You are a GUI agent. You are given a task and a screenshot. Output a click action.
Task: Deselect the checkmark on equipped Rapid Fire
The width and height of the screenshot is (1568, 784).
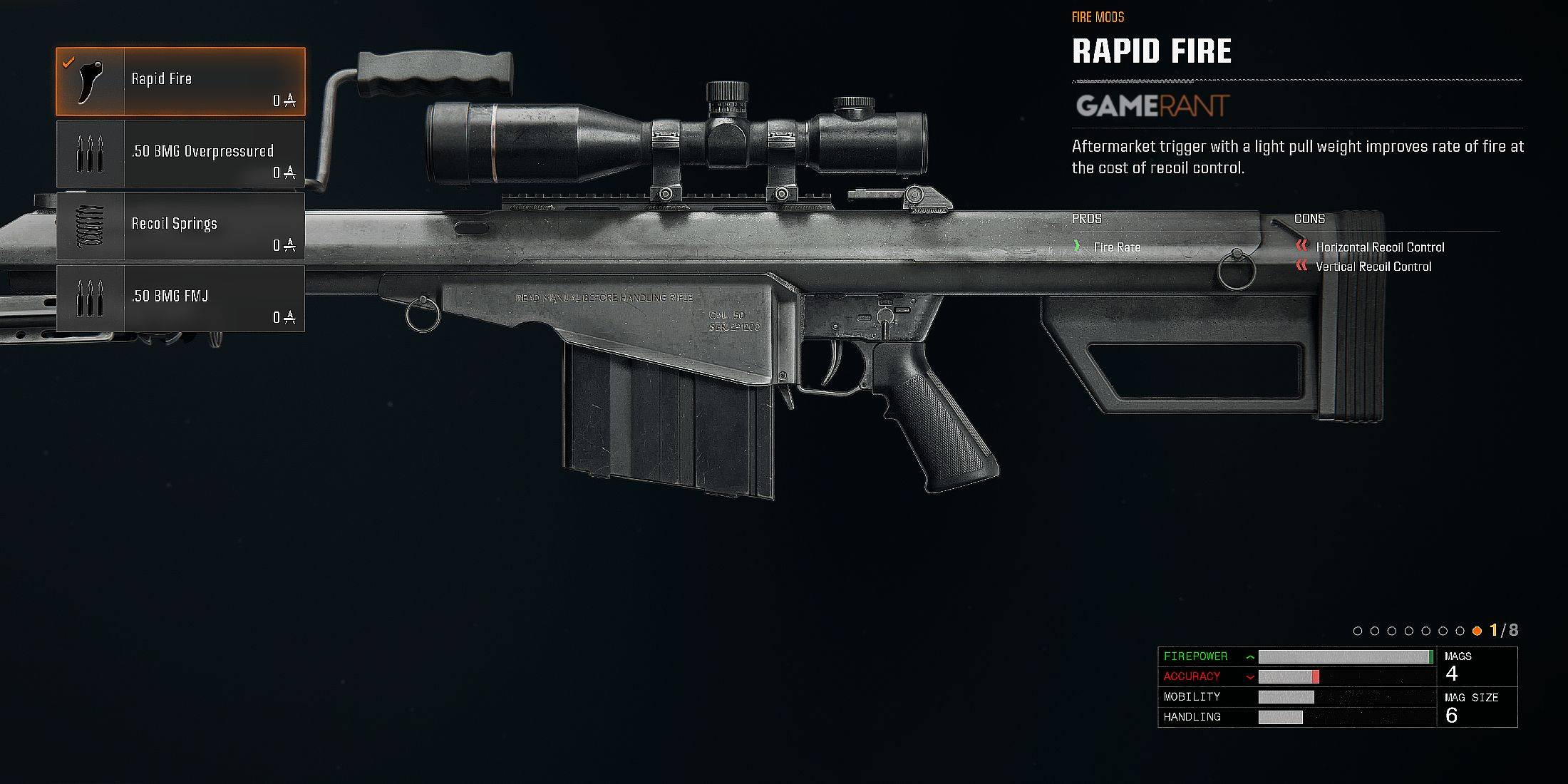[67, 61]
